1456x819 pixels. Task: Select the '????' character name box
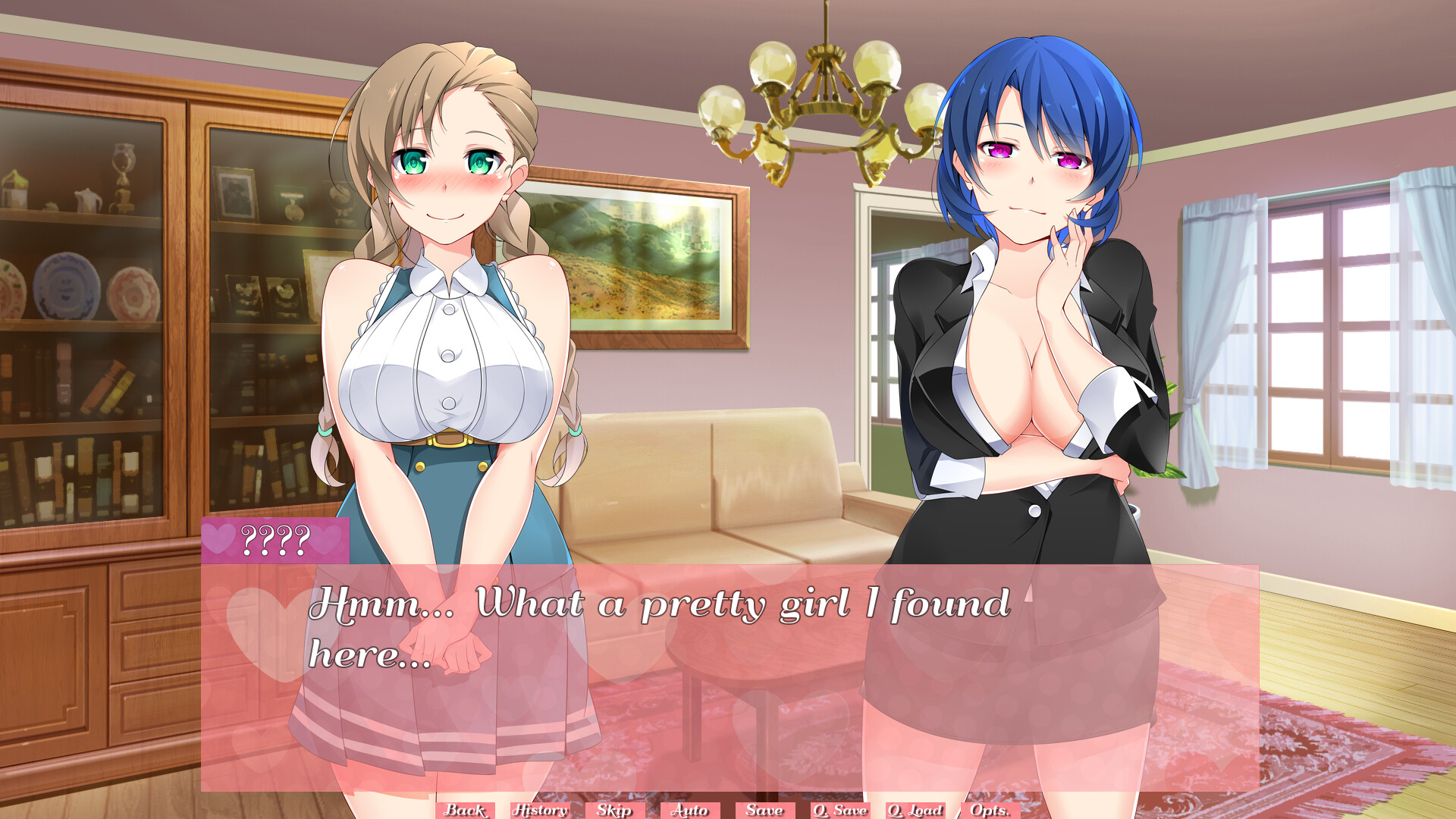[277, 540]
